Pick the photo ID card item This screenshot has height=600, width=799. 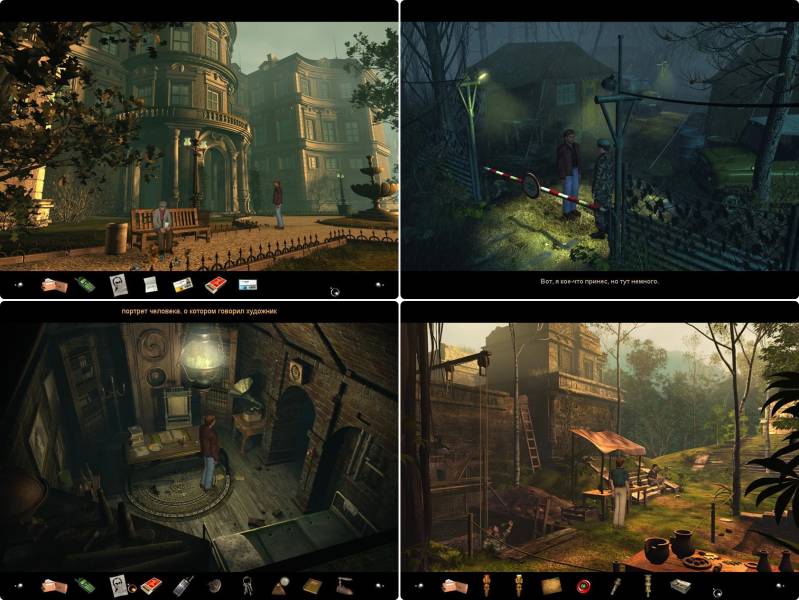point(182,285)
